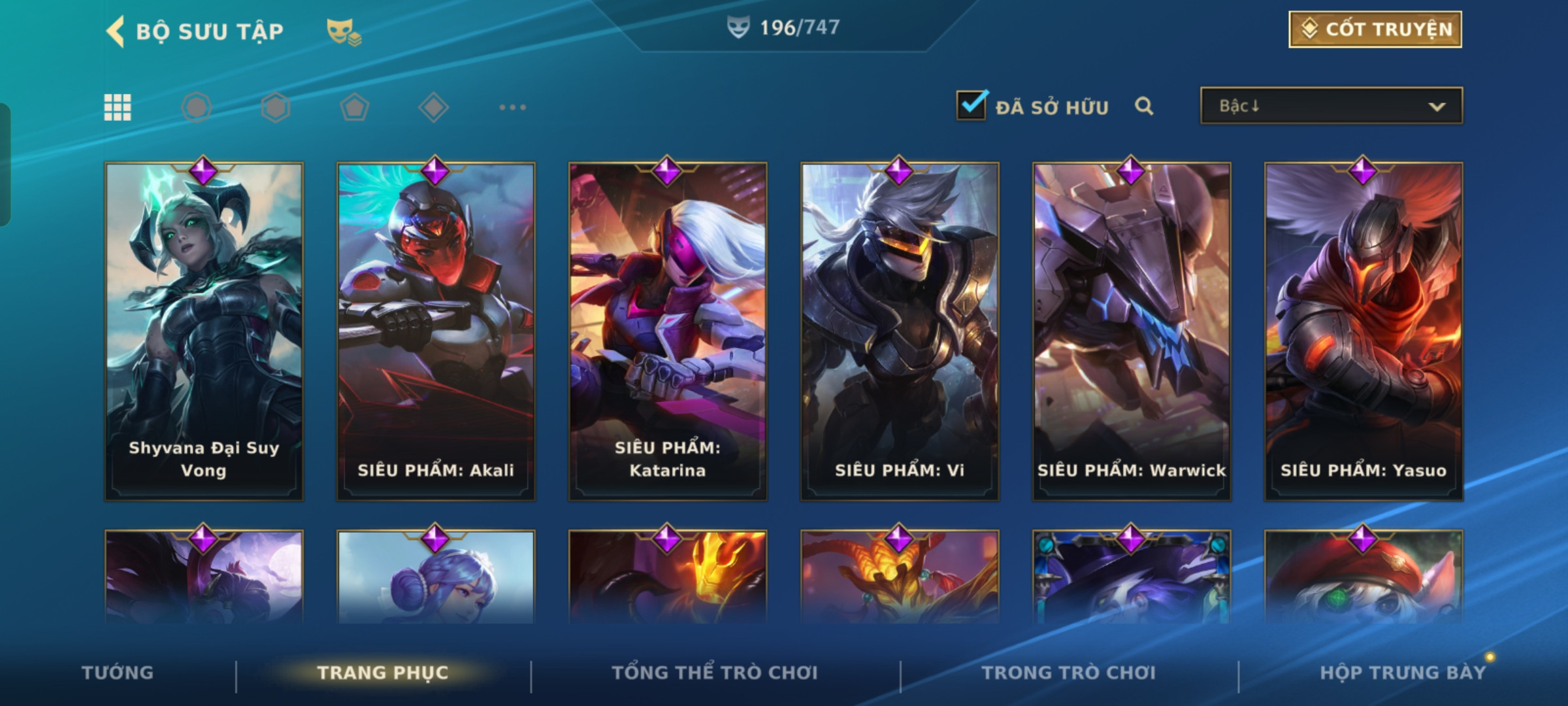The height and width of the screenshot is (706, 1568).
Task: Open SIÊU PHẨM: Yasuo skin card
Action: tap(1364, 331)
